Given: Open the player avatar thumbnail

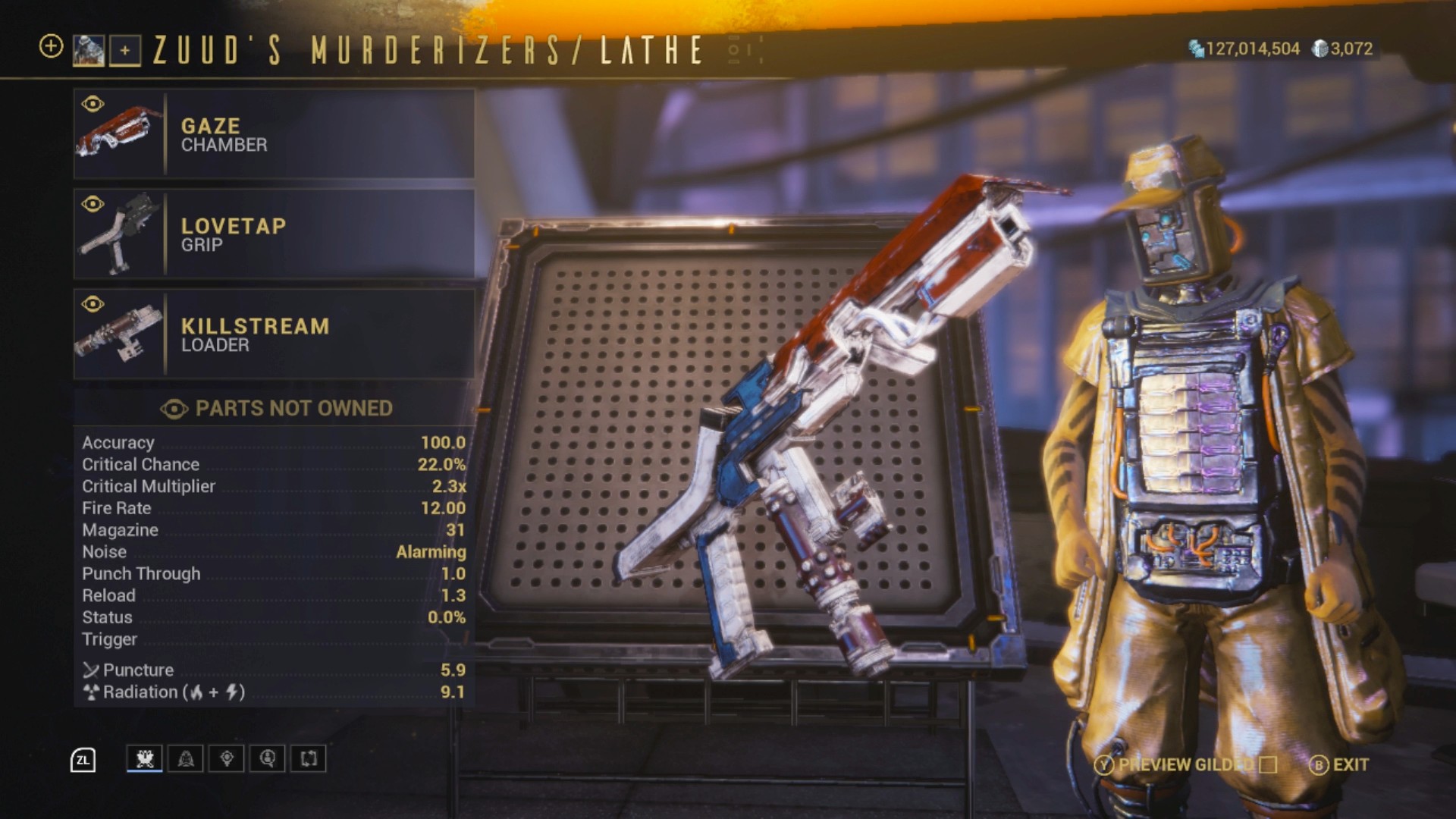Looking at the screenshot, I should (89, 51).
